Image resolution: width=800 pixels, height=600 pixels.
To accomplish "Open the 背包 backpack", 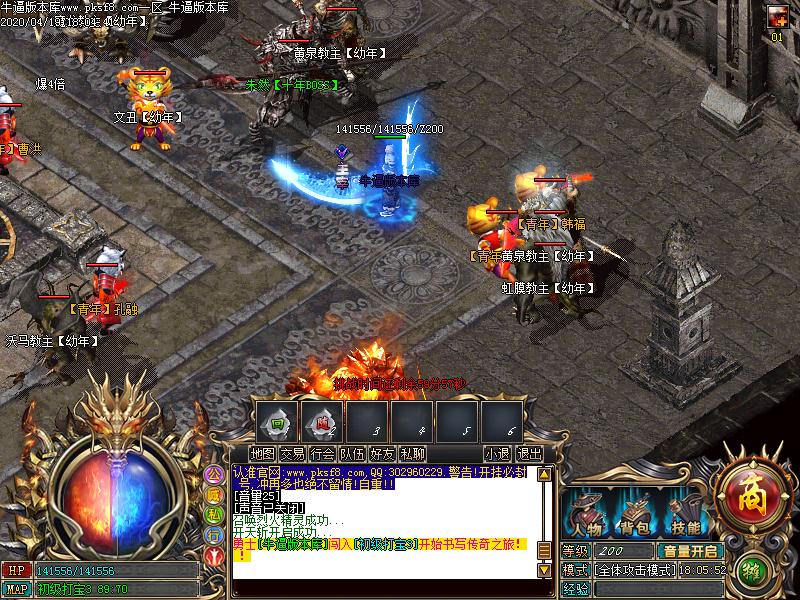I will tap(635, 513).
